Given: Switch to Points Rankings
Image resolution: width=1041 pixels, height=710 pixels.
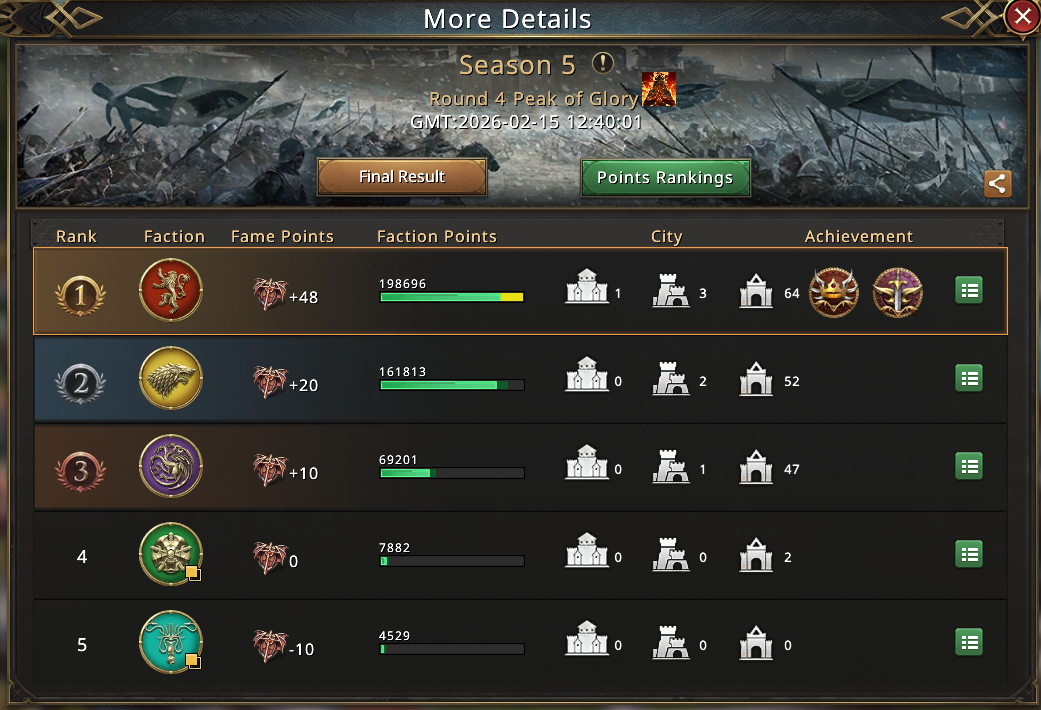Looking at the screenshot, I should 665,178.
